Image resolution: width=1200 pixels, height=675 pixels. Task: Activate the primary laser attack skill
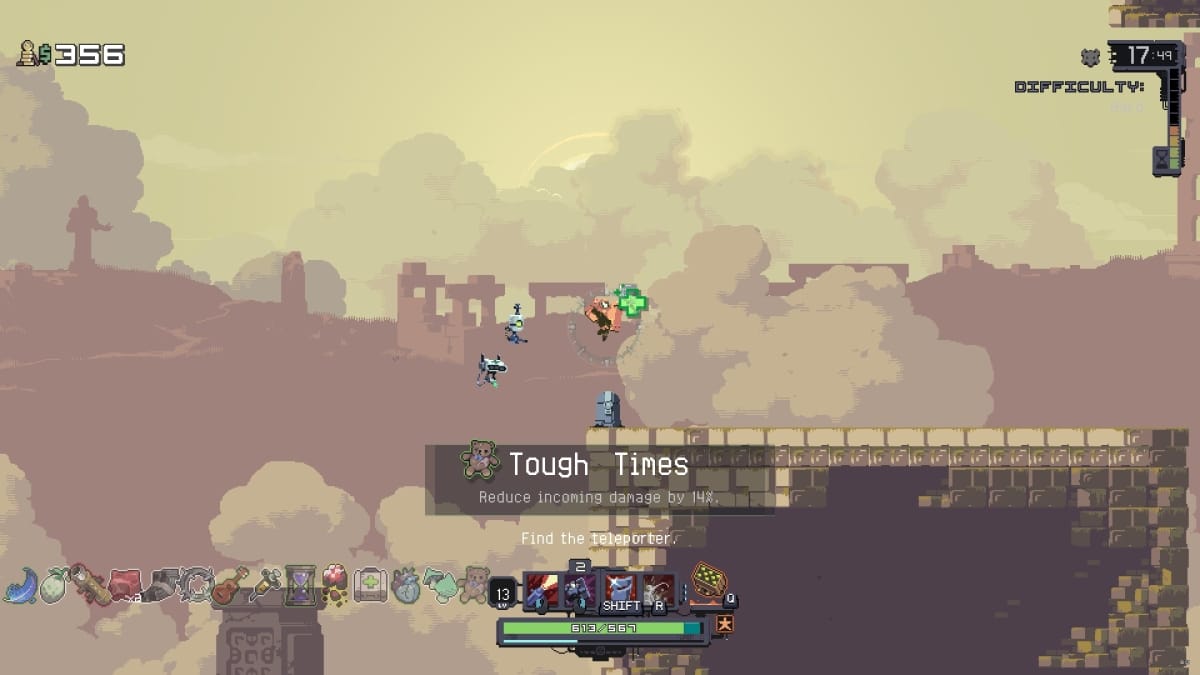542,590
